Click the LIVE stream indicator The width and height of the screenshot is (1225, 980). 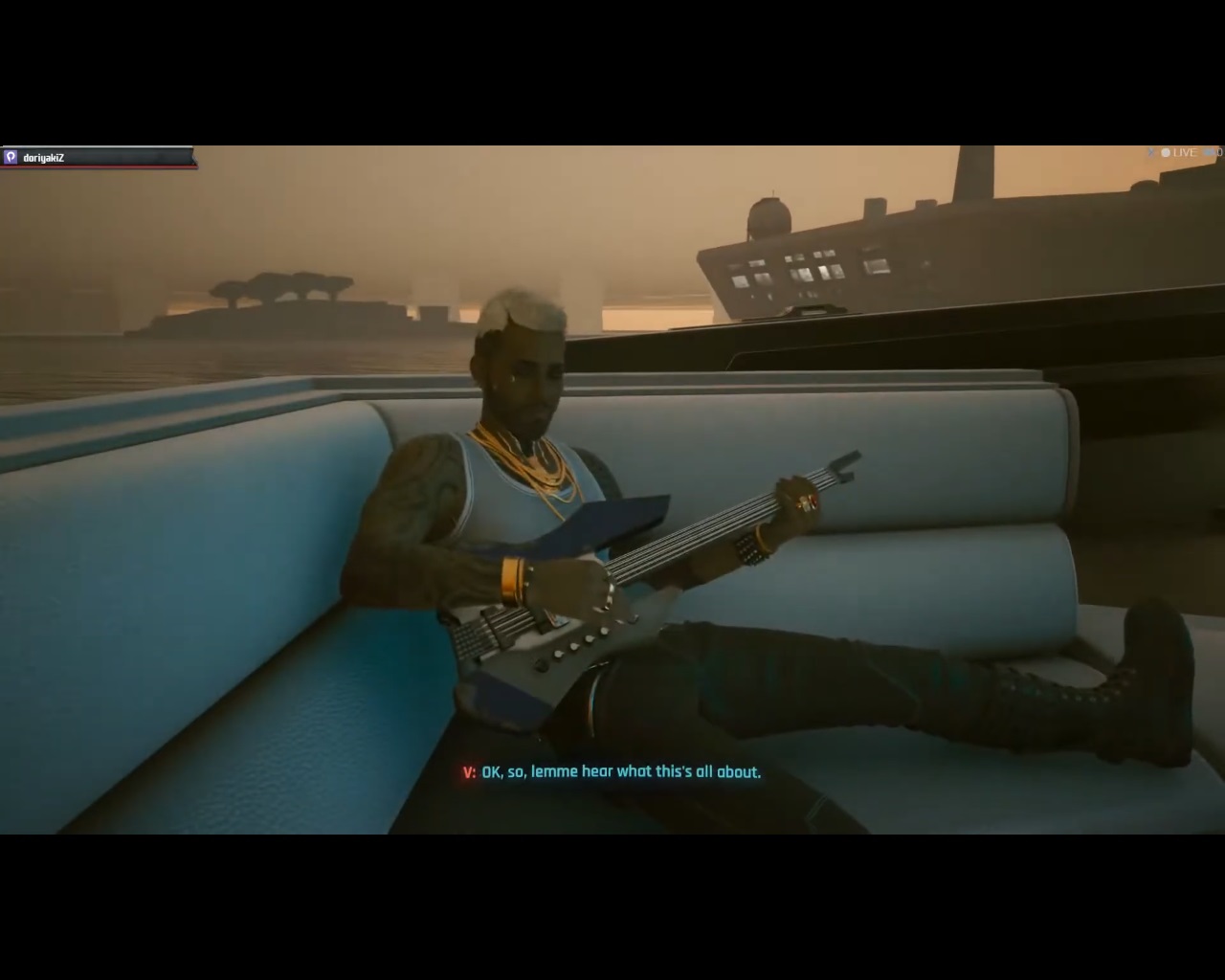tap(1178, 152)
